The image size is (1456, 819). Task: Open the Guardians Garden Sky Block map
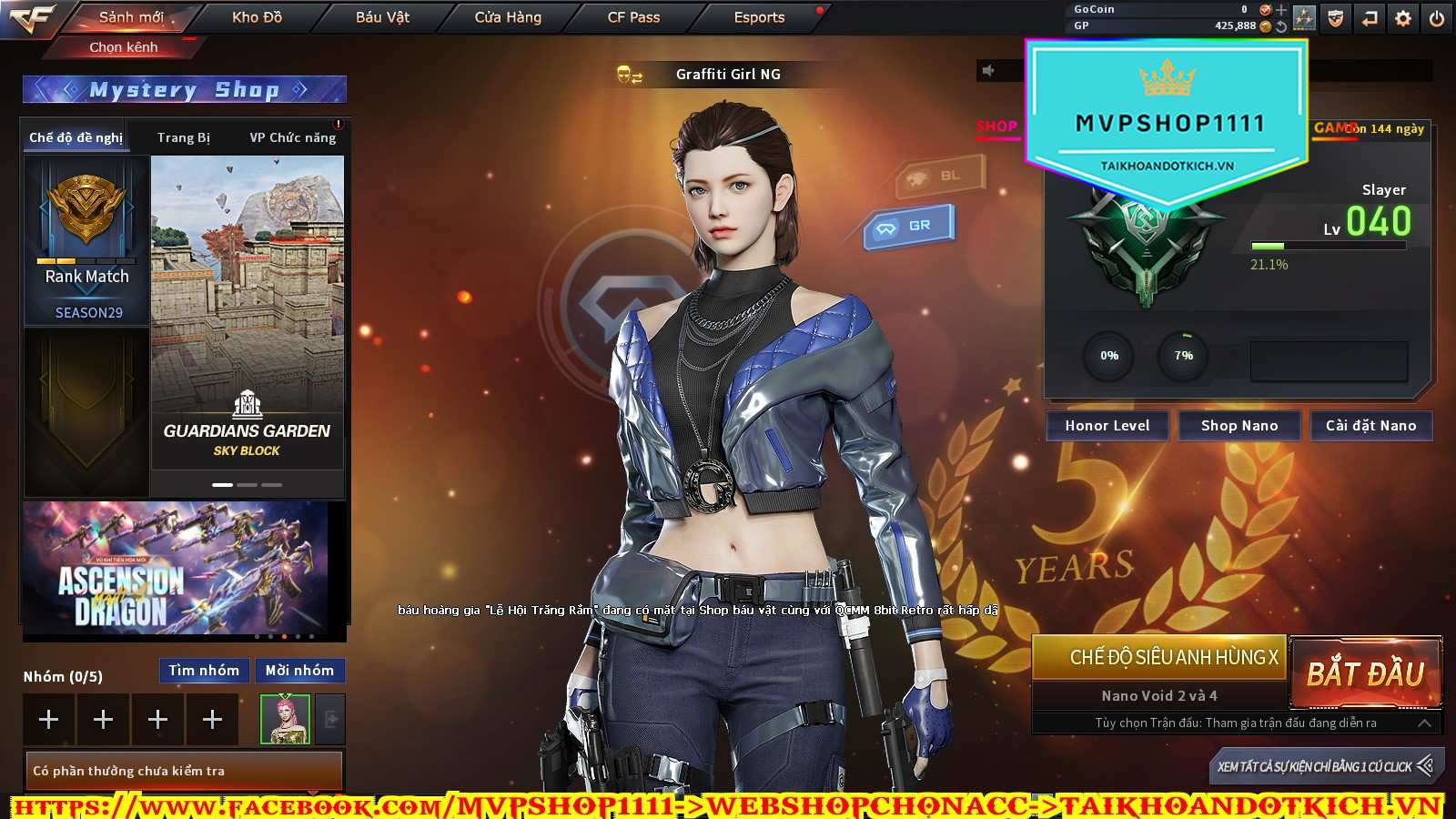[247, 311]
